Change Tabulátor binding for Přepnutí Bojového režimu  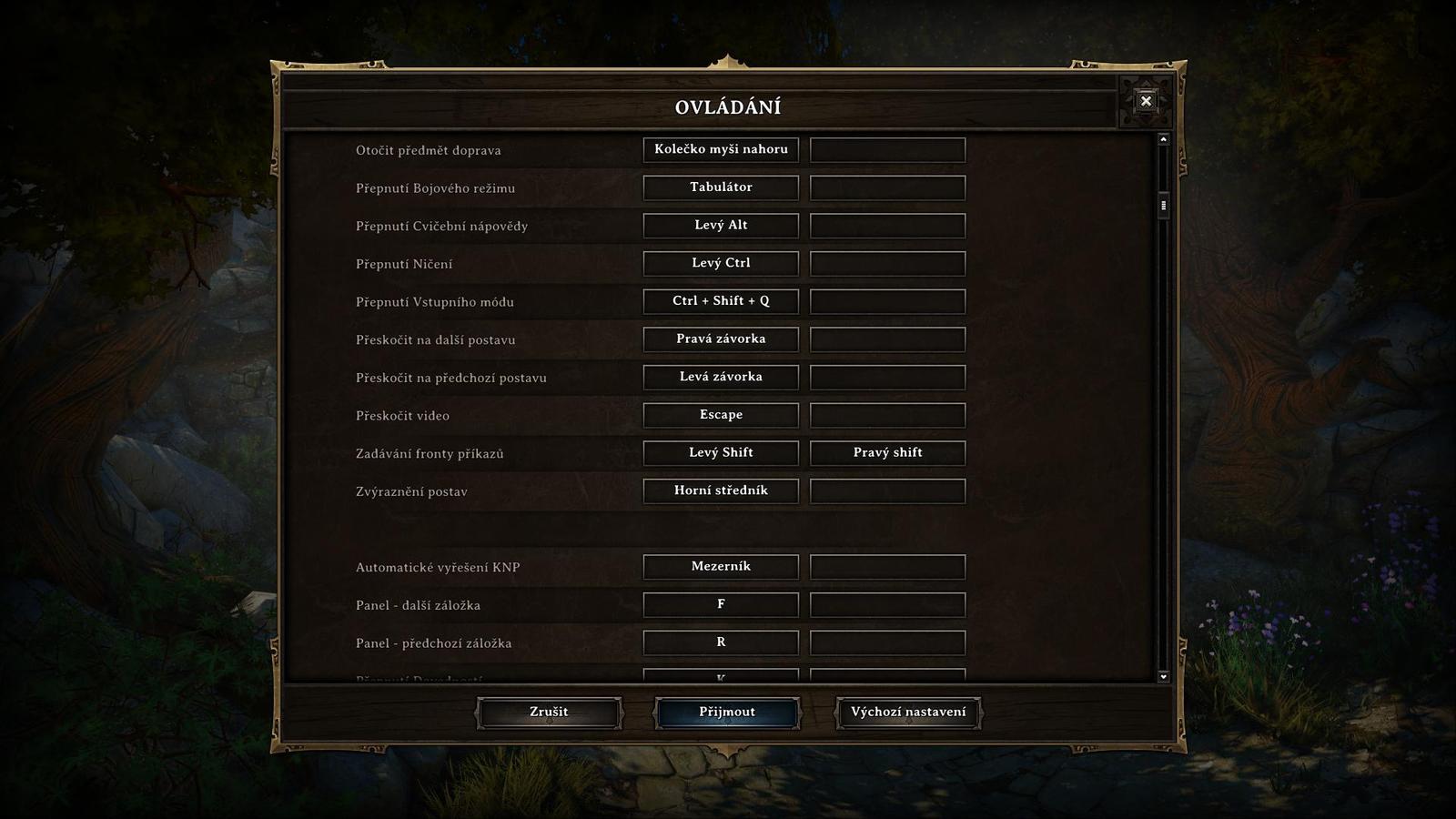(721, 187)
